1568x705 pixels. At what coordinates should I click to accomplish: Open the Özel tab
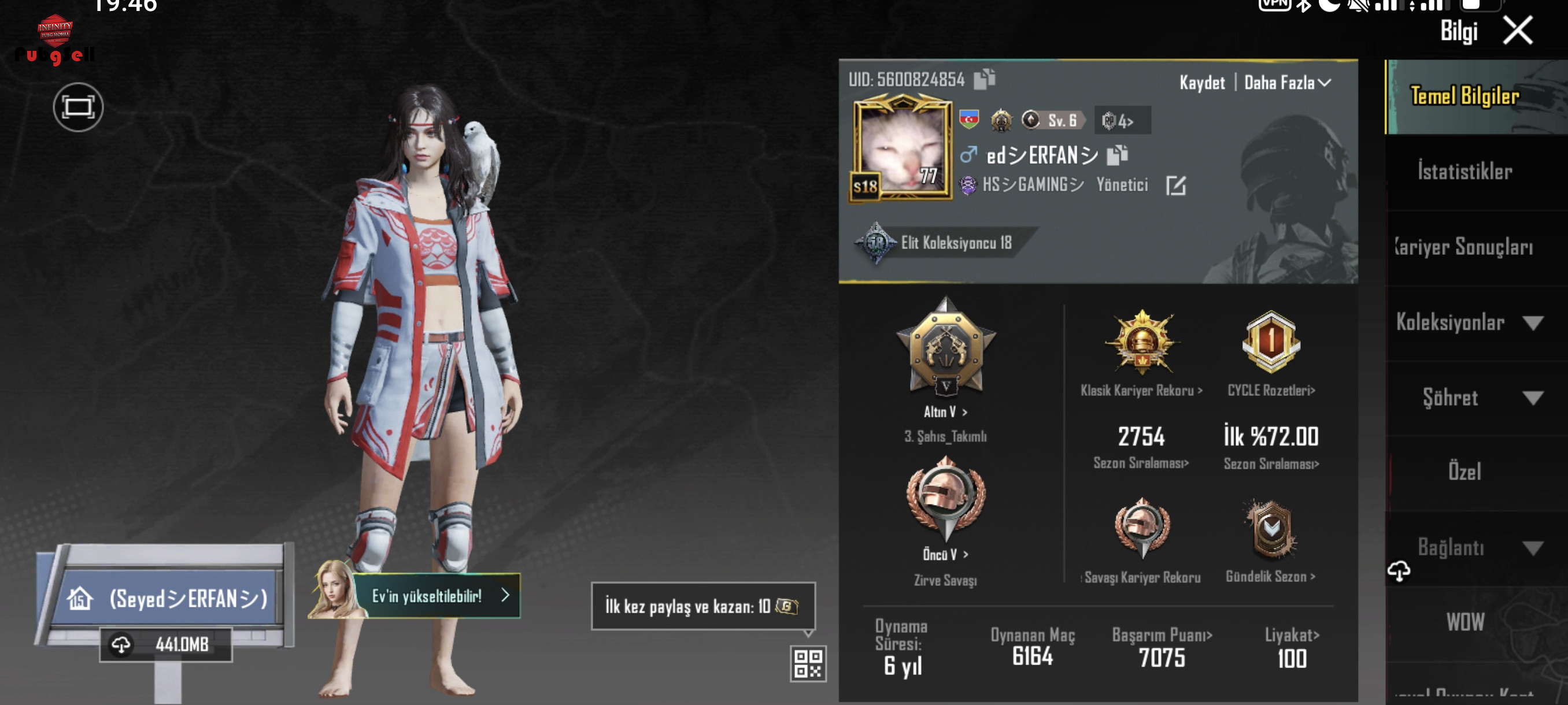(1465, 472)
